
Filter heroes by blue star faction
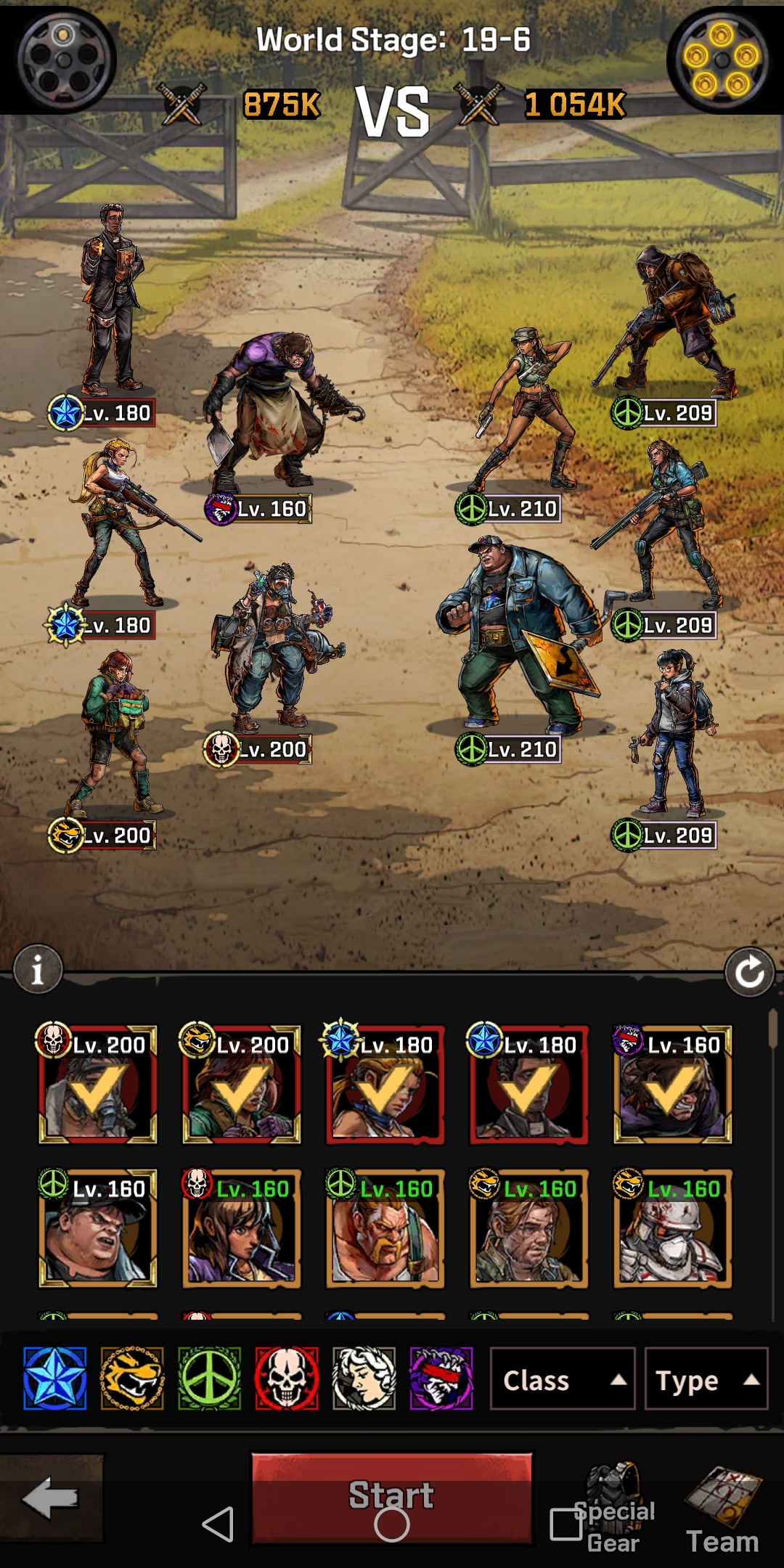point(55,1378)
